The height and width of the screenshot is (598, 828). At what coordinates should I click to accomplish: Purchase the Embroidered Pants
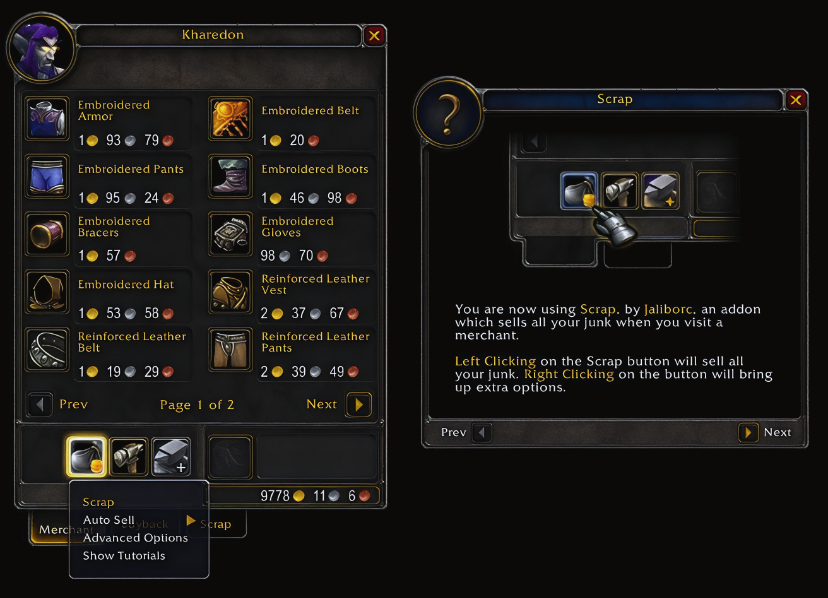pyautogui.click(x=45, y=175)
